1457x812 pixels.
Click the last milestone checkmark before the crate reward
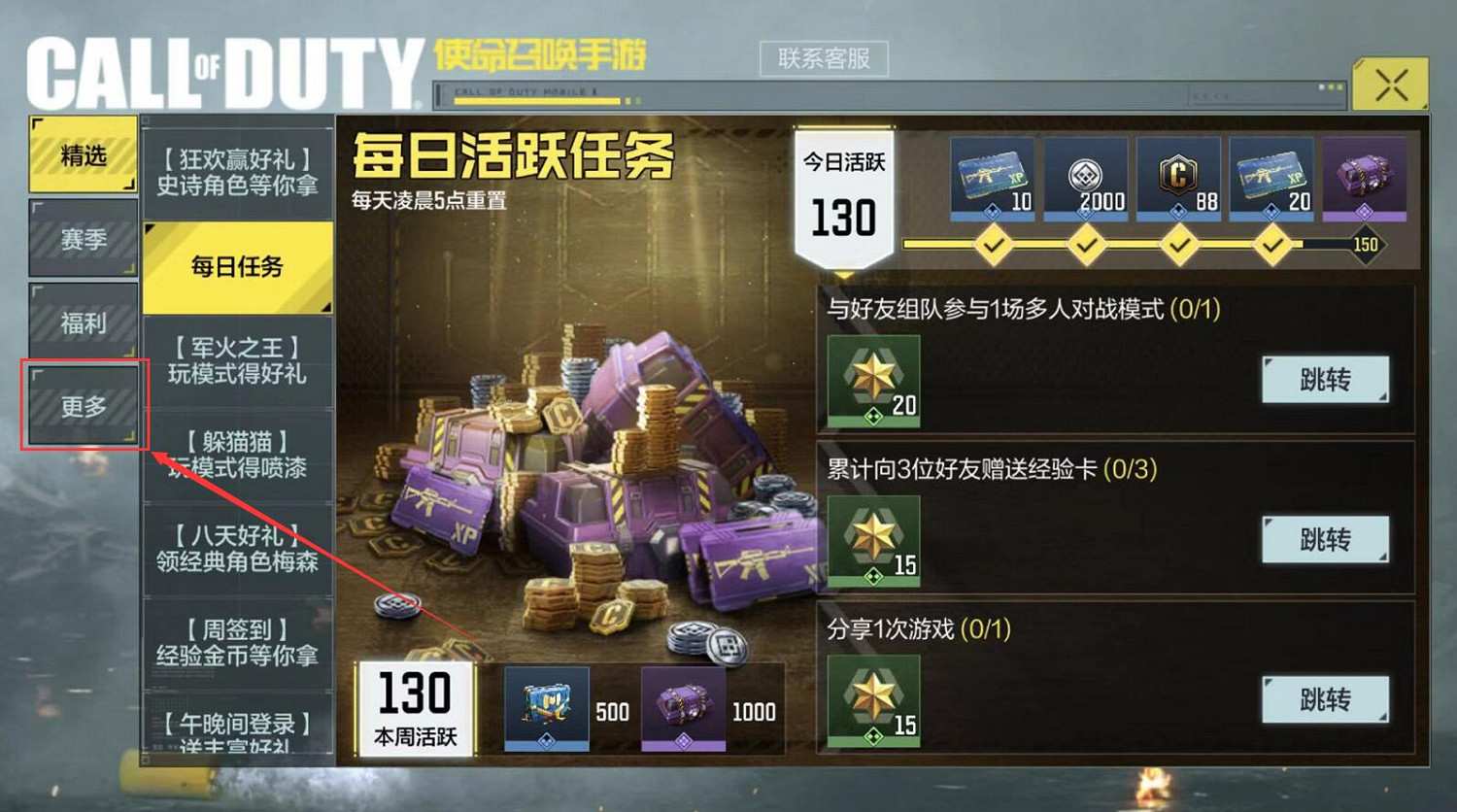click(1272, 245)
